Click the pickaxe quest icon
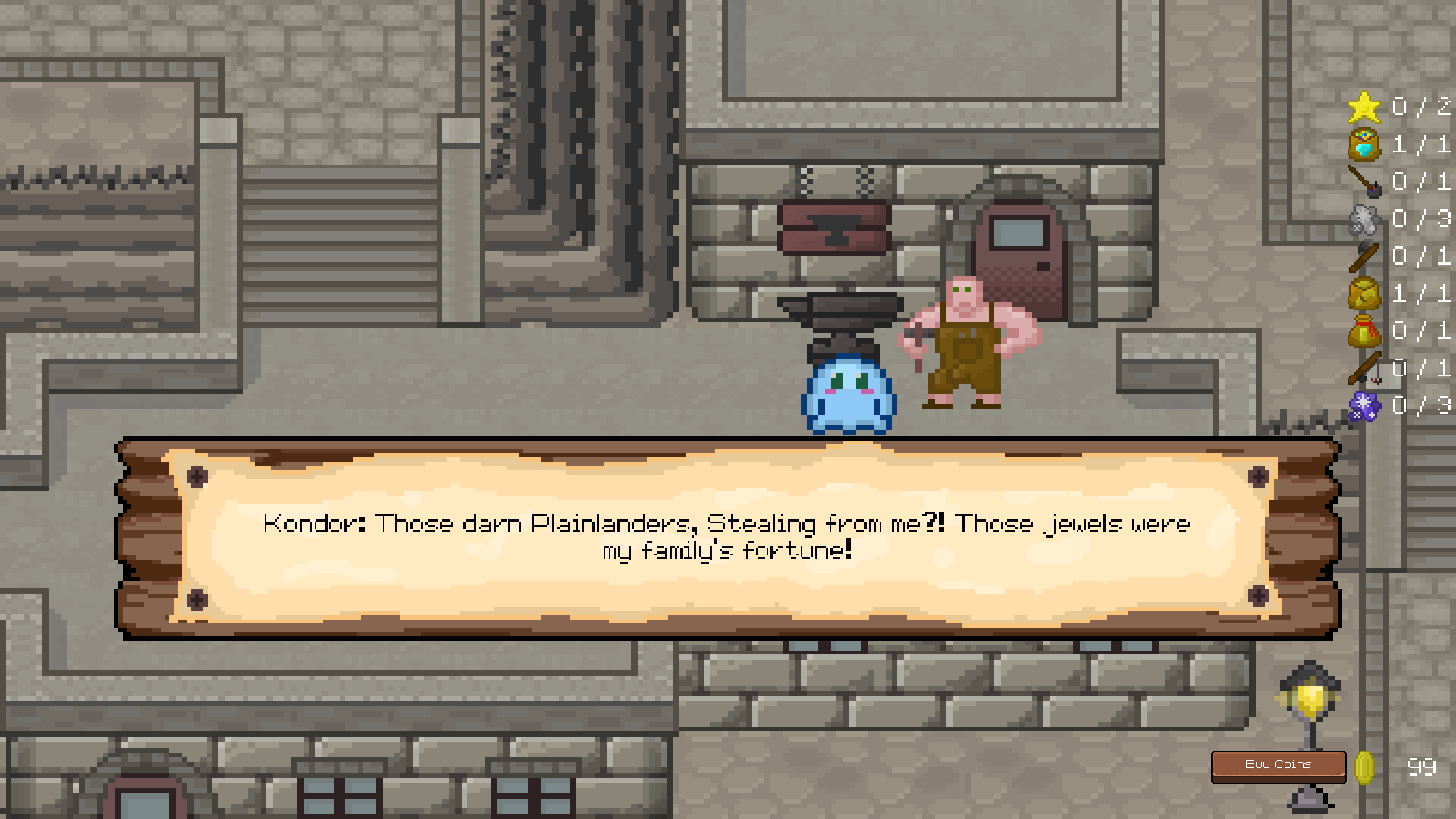This screenshot has height=819, width=1456. (x=1365, y=182)
